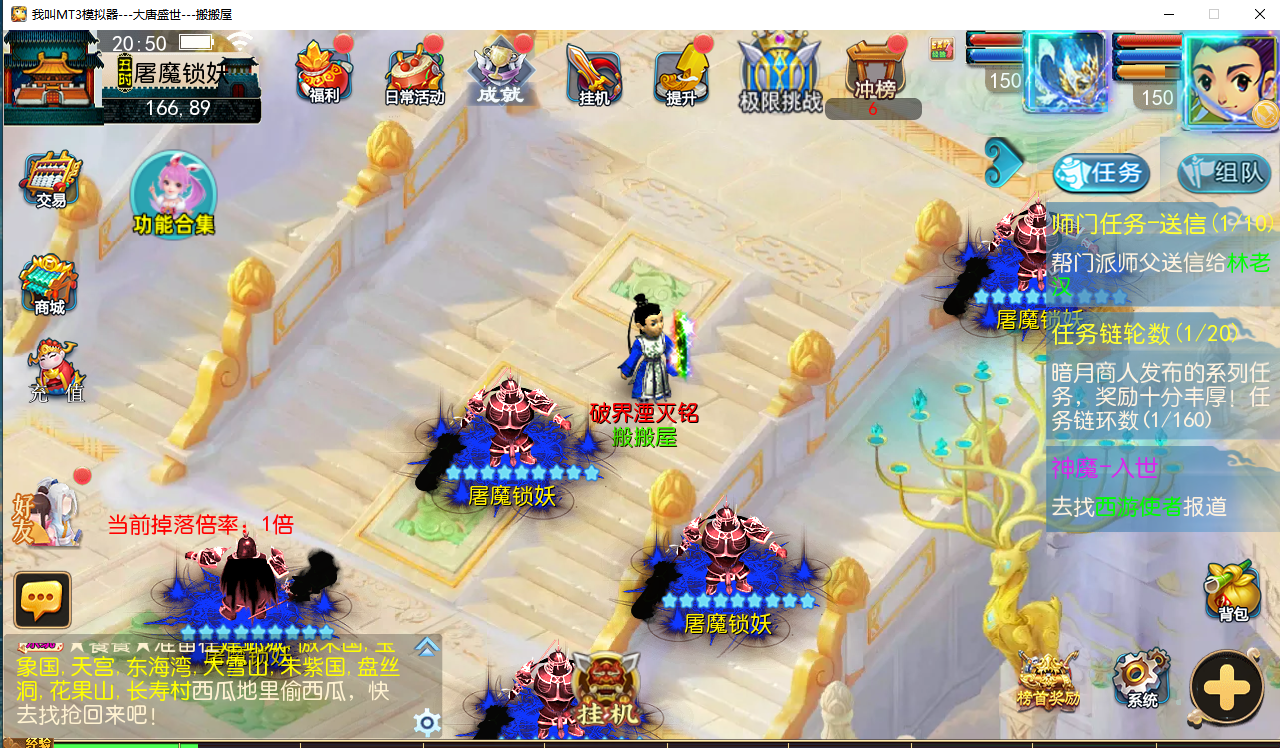Viewport: 1280px width, 748px height.
Task: Switch to the 任务 Quest tab
Action: pos(1100,172)
